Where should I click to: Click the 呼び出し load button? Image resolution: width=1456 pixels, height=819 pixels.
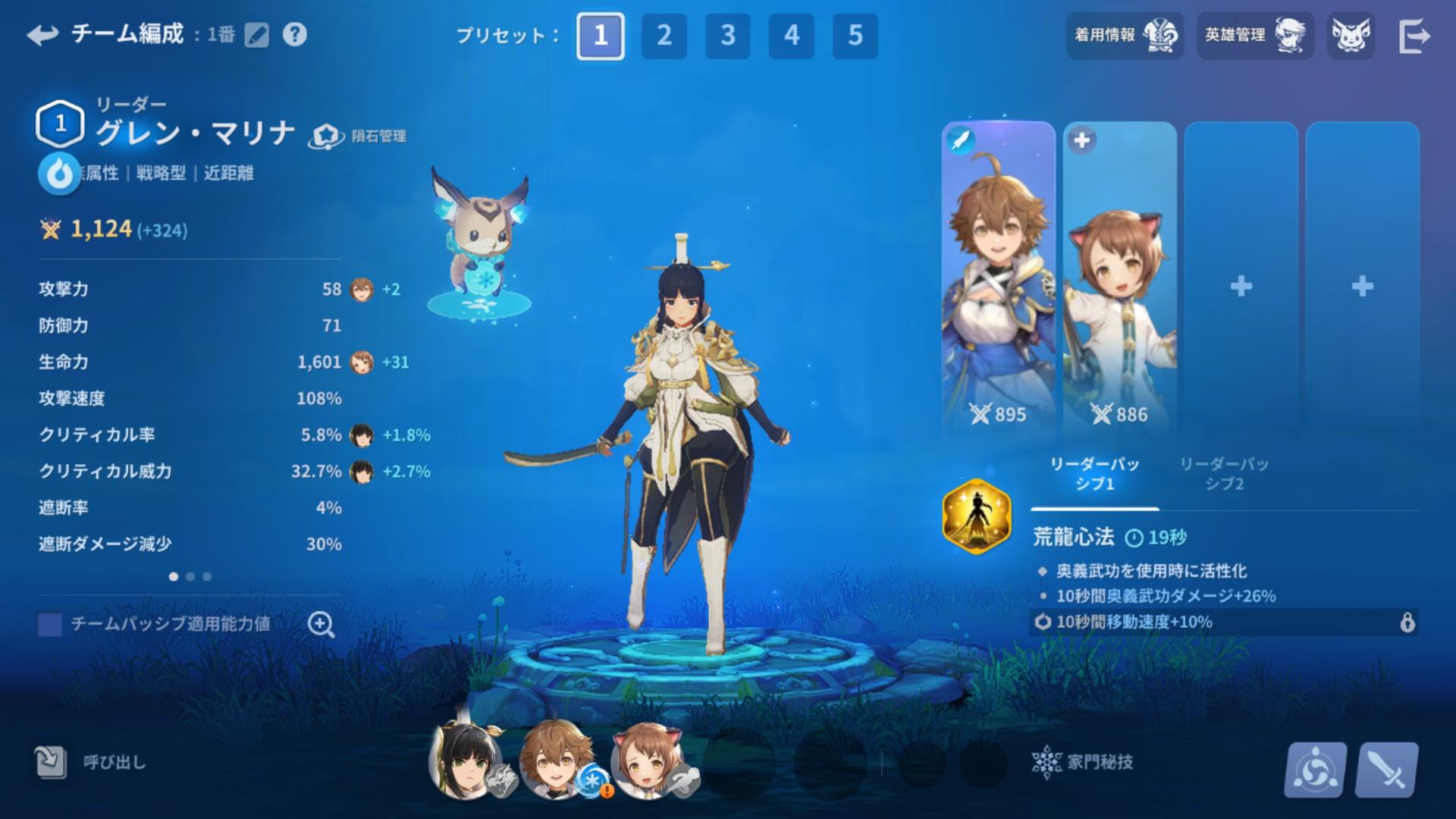[x=91, y=762]
